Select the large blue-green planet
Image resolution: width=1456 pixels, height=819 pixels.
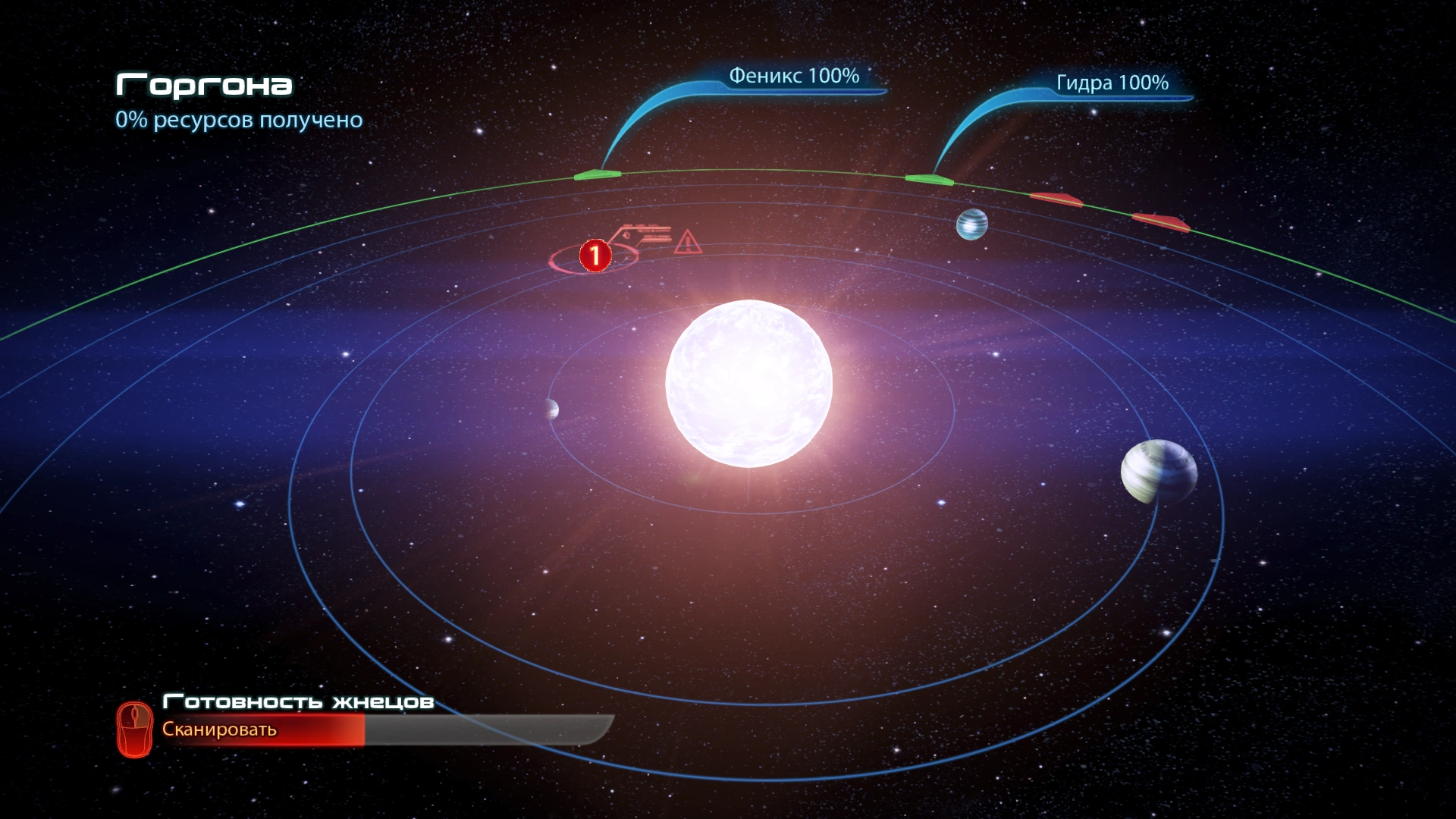tap(1158, 472)
